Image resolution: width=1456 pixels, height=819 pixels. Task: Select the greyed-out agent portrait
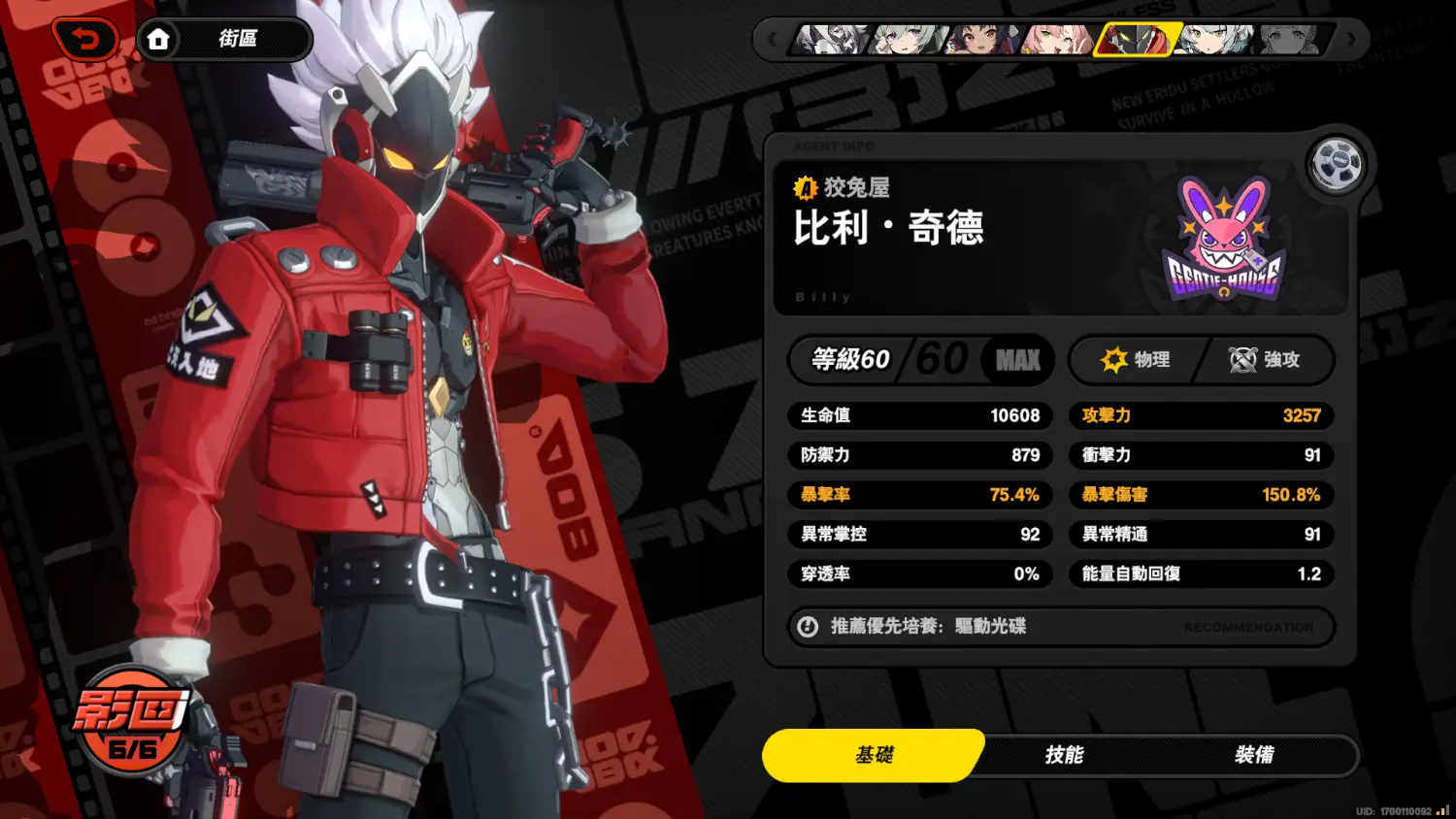click(x=1289, y=40)
